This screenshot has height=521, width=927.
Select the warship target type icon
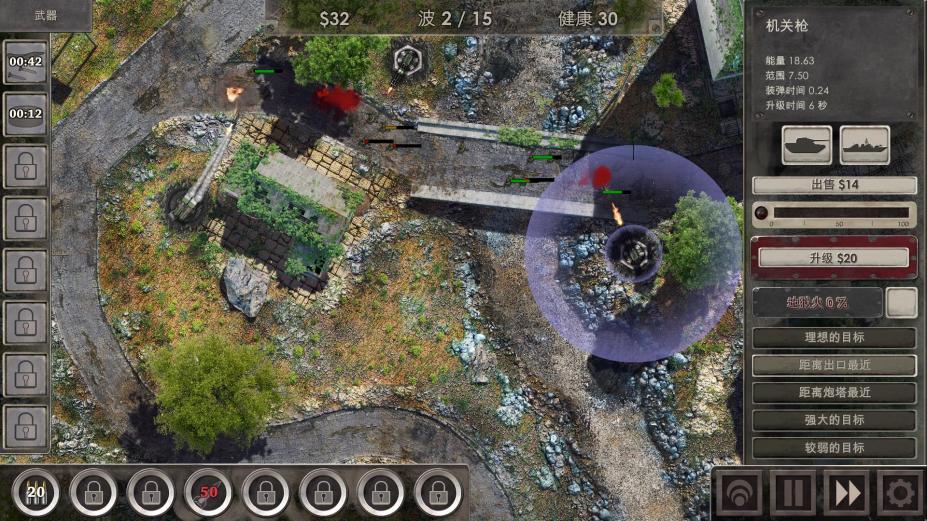pyautogui.click(x=865, y=145)
